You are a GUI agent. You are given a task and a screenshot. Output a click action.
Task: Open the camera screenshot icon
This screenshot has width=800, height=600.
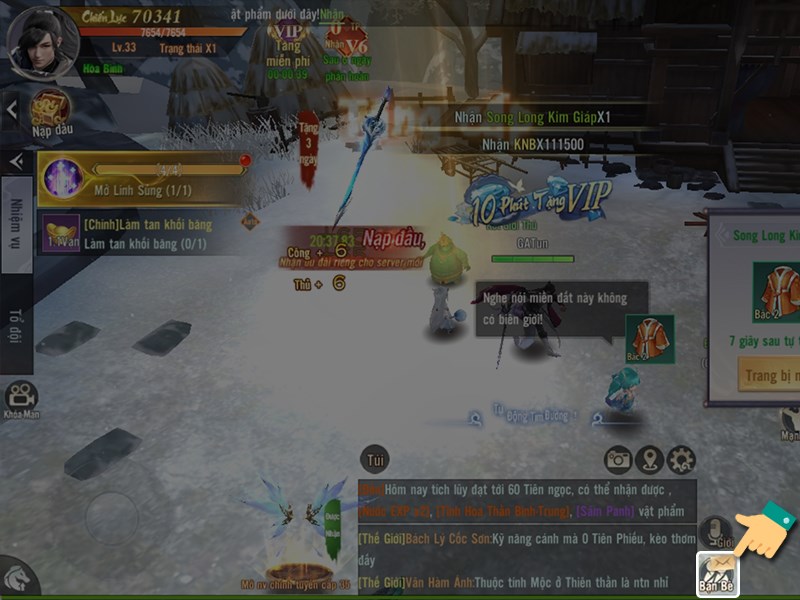tap(619, 460)
